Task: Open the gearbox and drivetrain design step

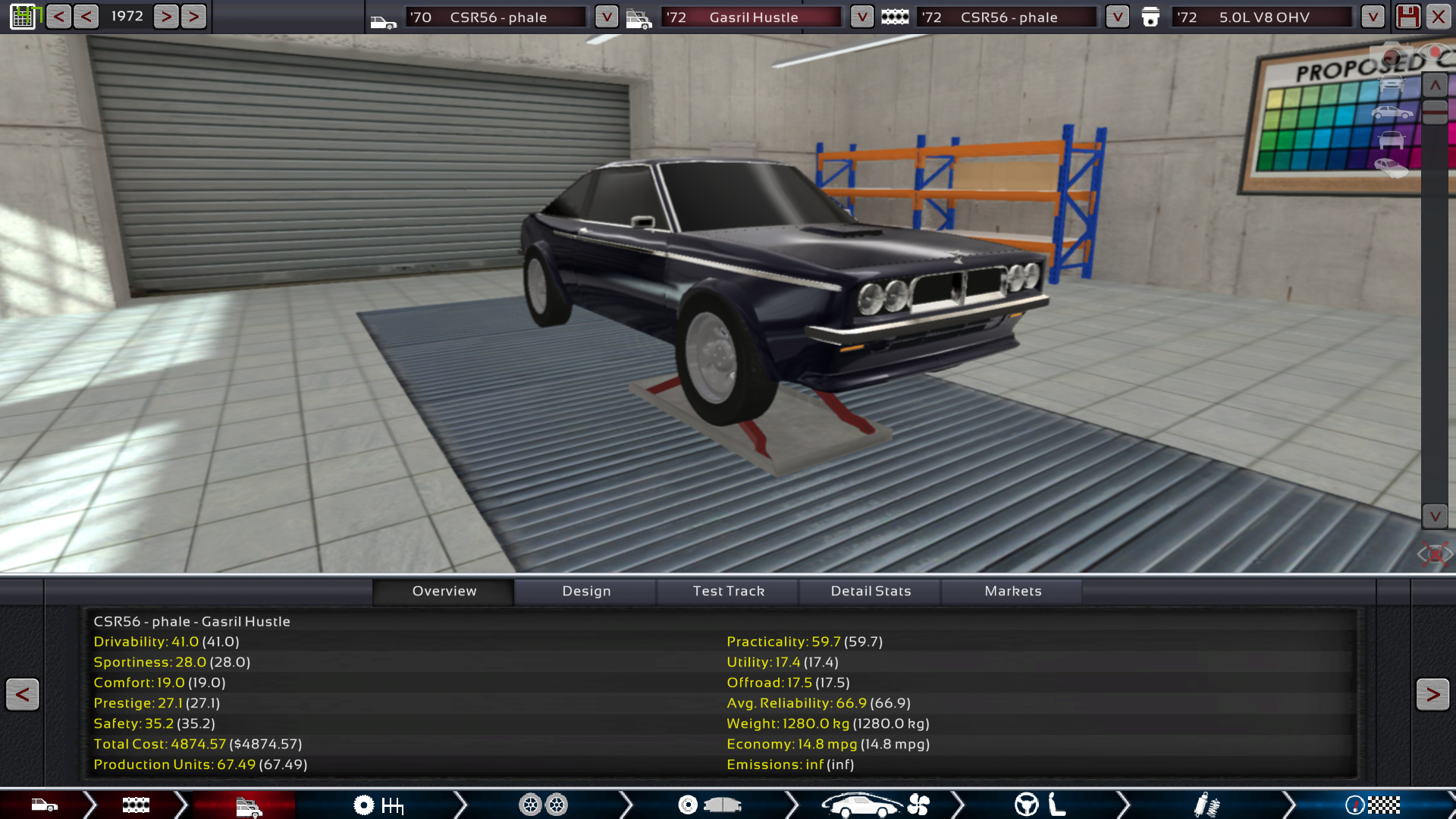Action: (378, 805)
